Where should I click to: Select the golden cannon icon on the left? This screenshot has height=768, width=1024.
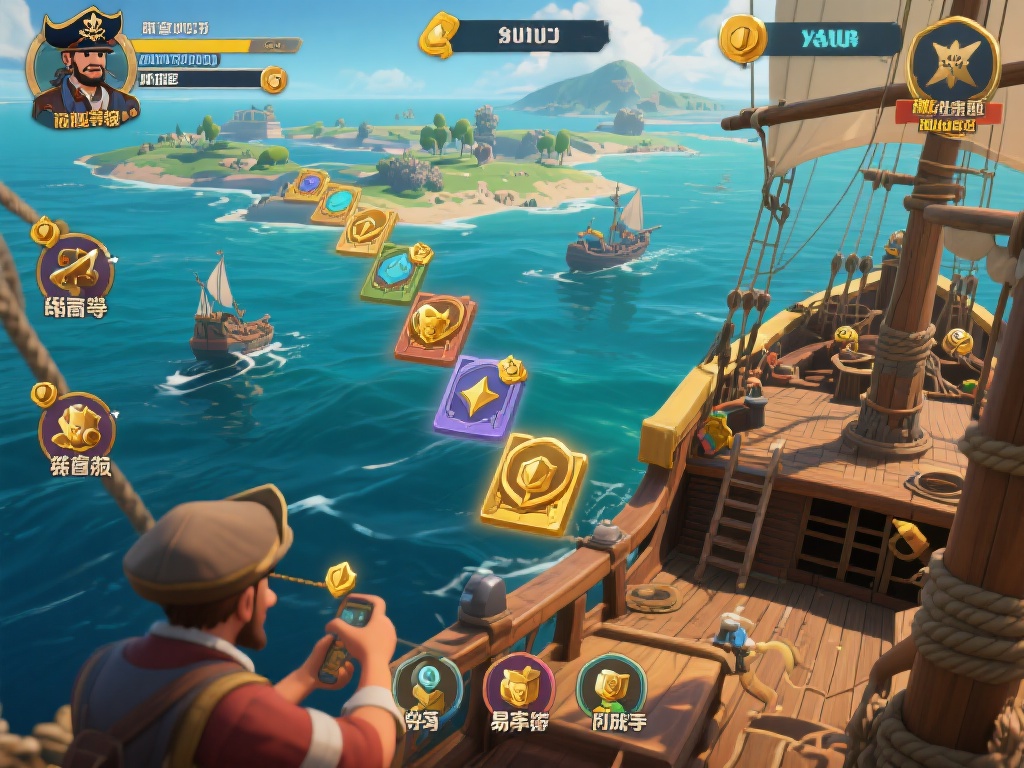[75, 267]
